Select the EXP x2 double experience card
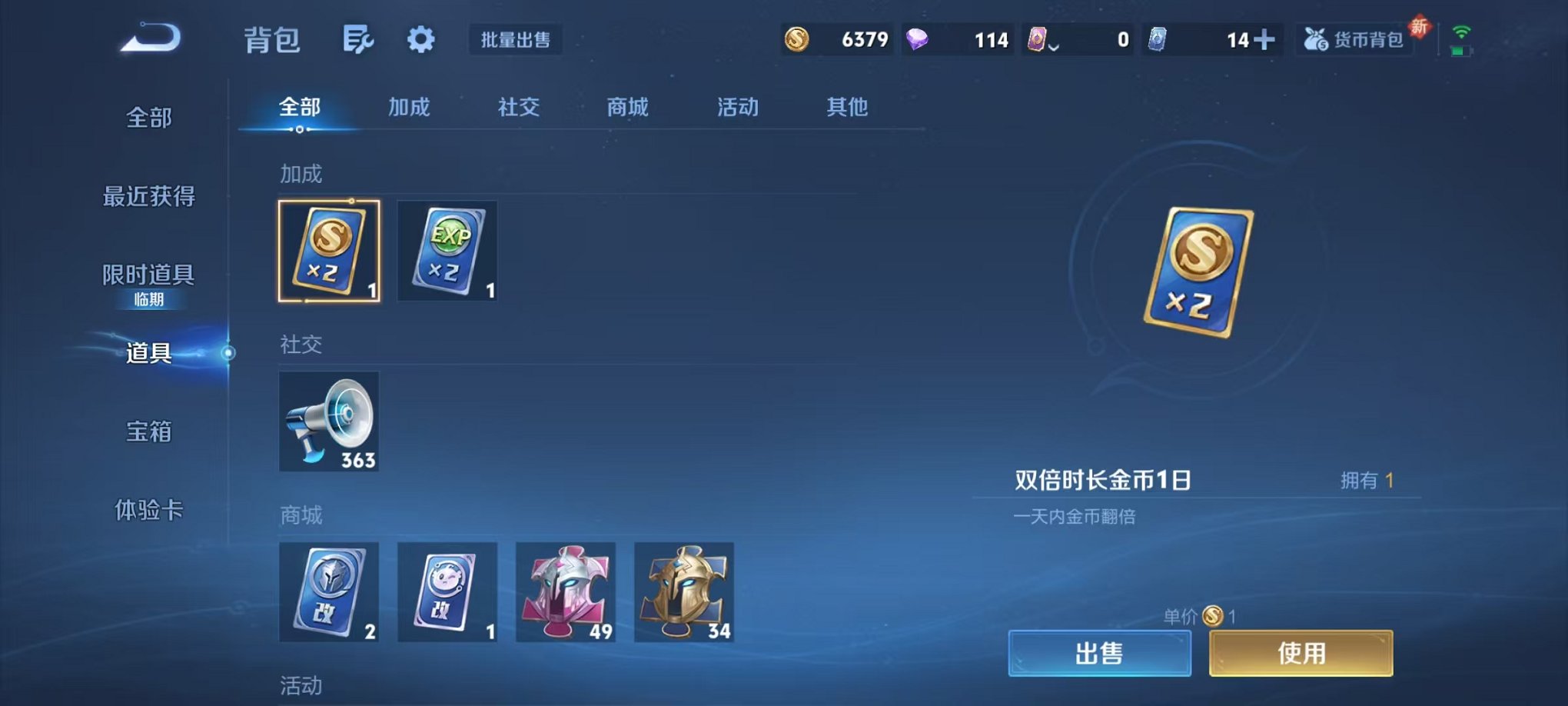This screenshot has width=1568, height=706. pyautogui.click(x=447, y=250)
